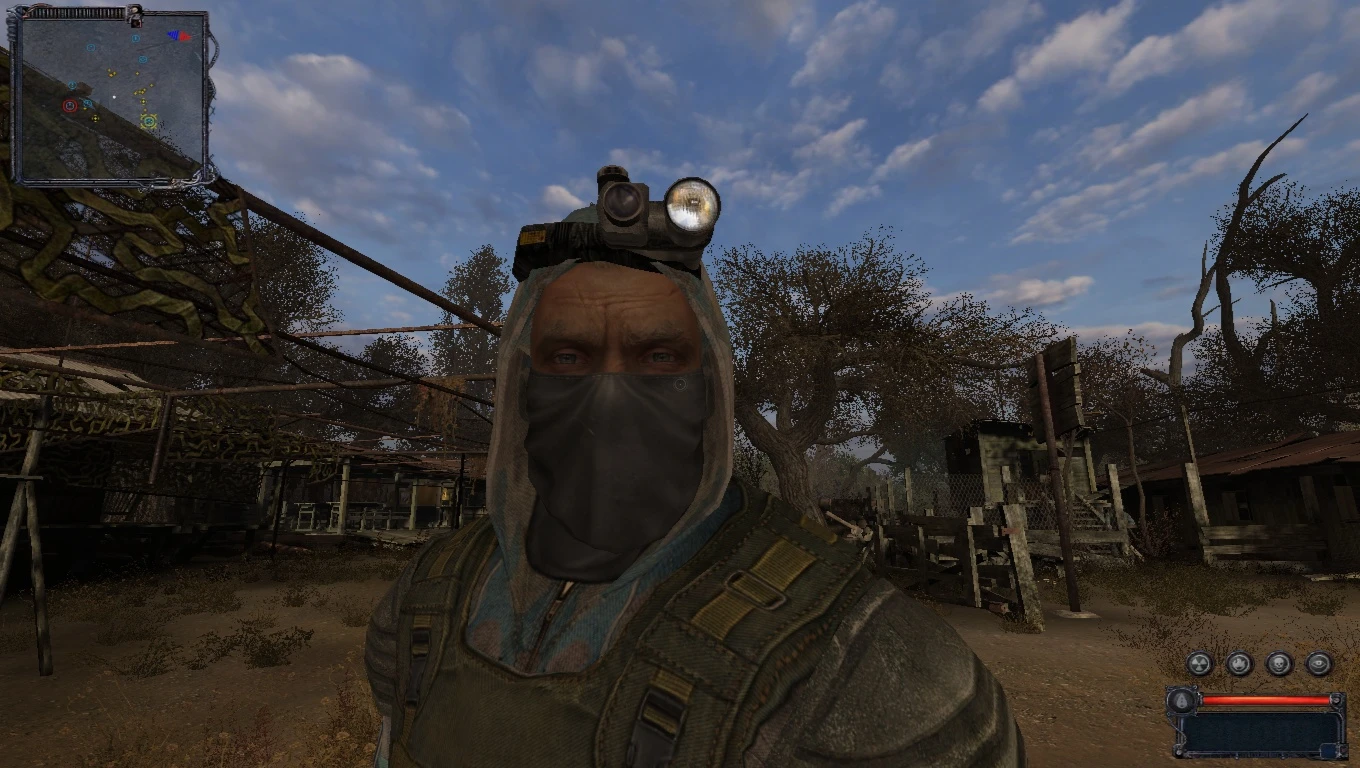Click the bleeding droplet icon beside the health bar

[1181, 702]
